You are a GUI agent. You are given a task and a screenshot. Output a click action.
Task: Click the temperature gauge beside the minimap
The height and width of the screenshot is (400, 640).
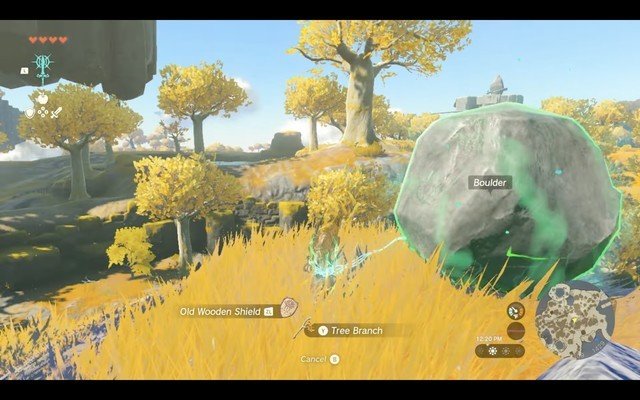click(x=516, y=330)
